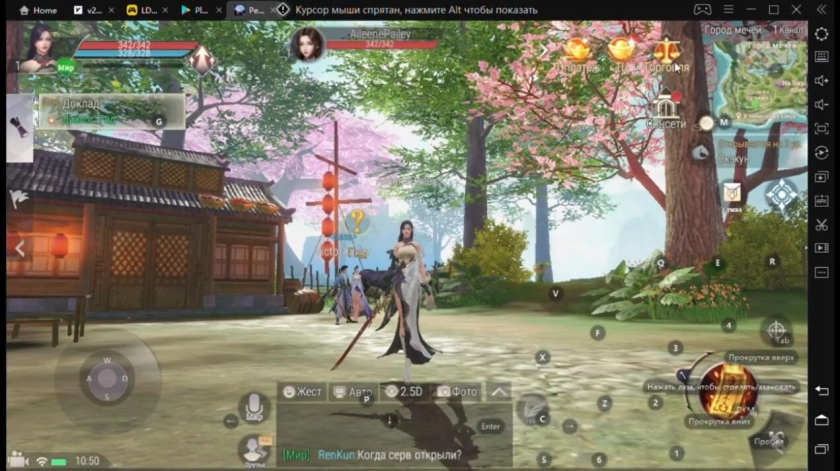Viewport: 840px width, 471px height.
Task: Click the diamond arrow icon beside health bar
Action: (x=202, y=59)
